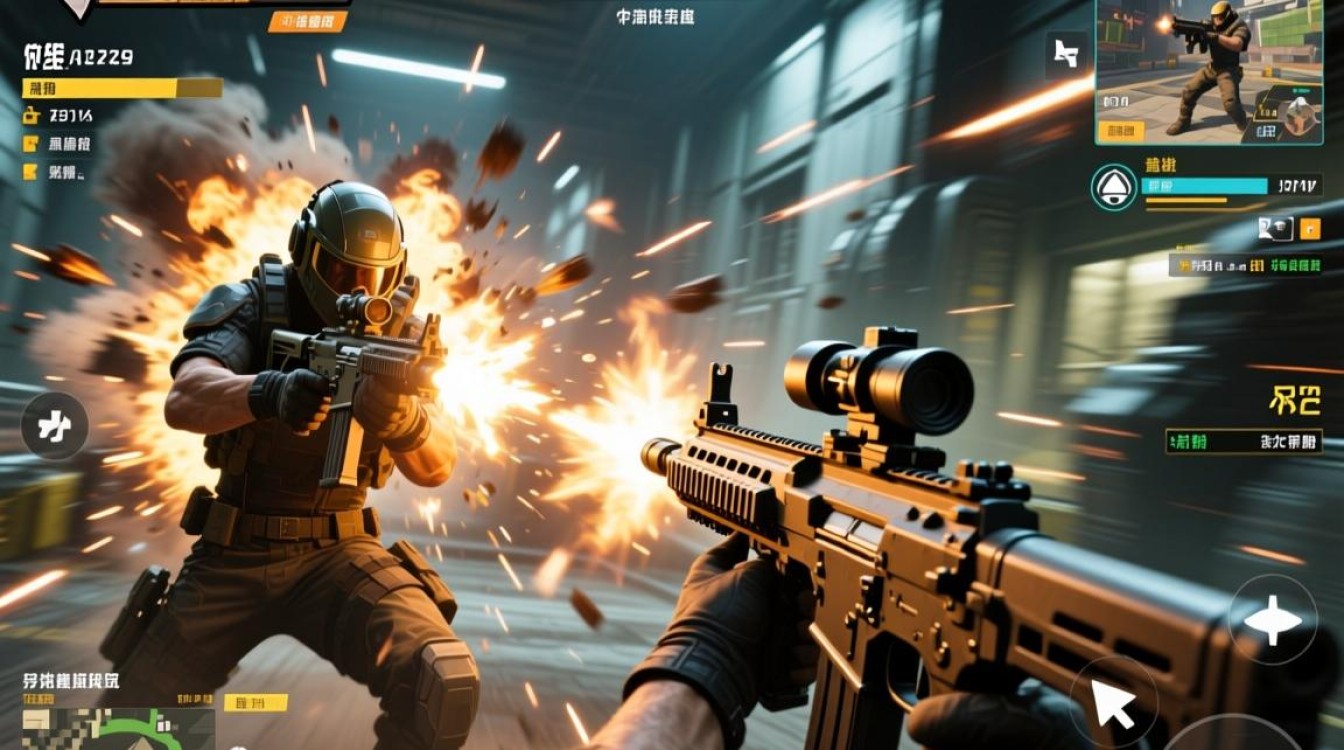Click the small orange square icon under the cyan bar
The width and height of the screenshot is (1344, 750).
click(1310, 229)
